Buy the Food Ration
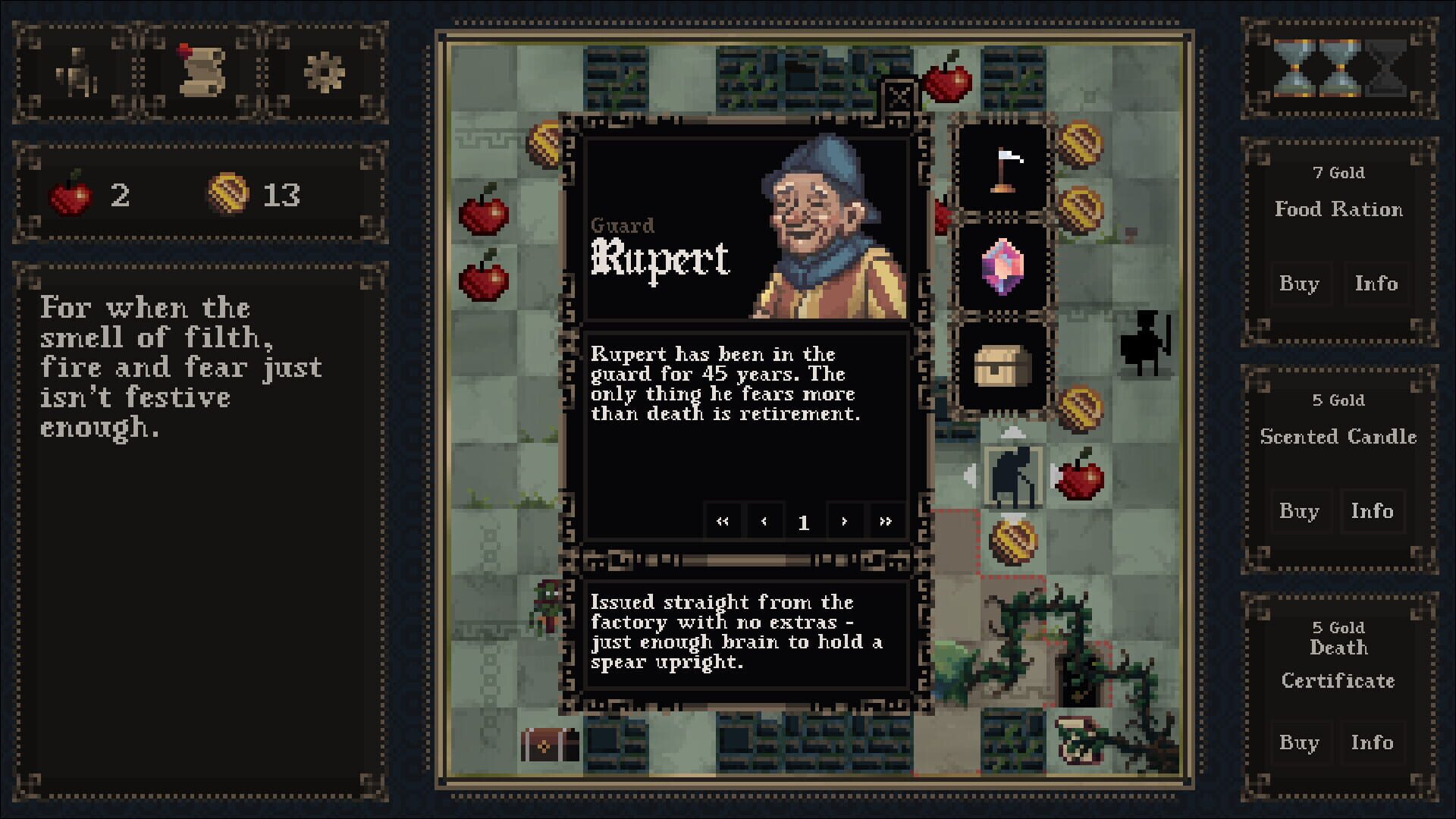1456x819 pixels. click(1299, 284)
